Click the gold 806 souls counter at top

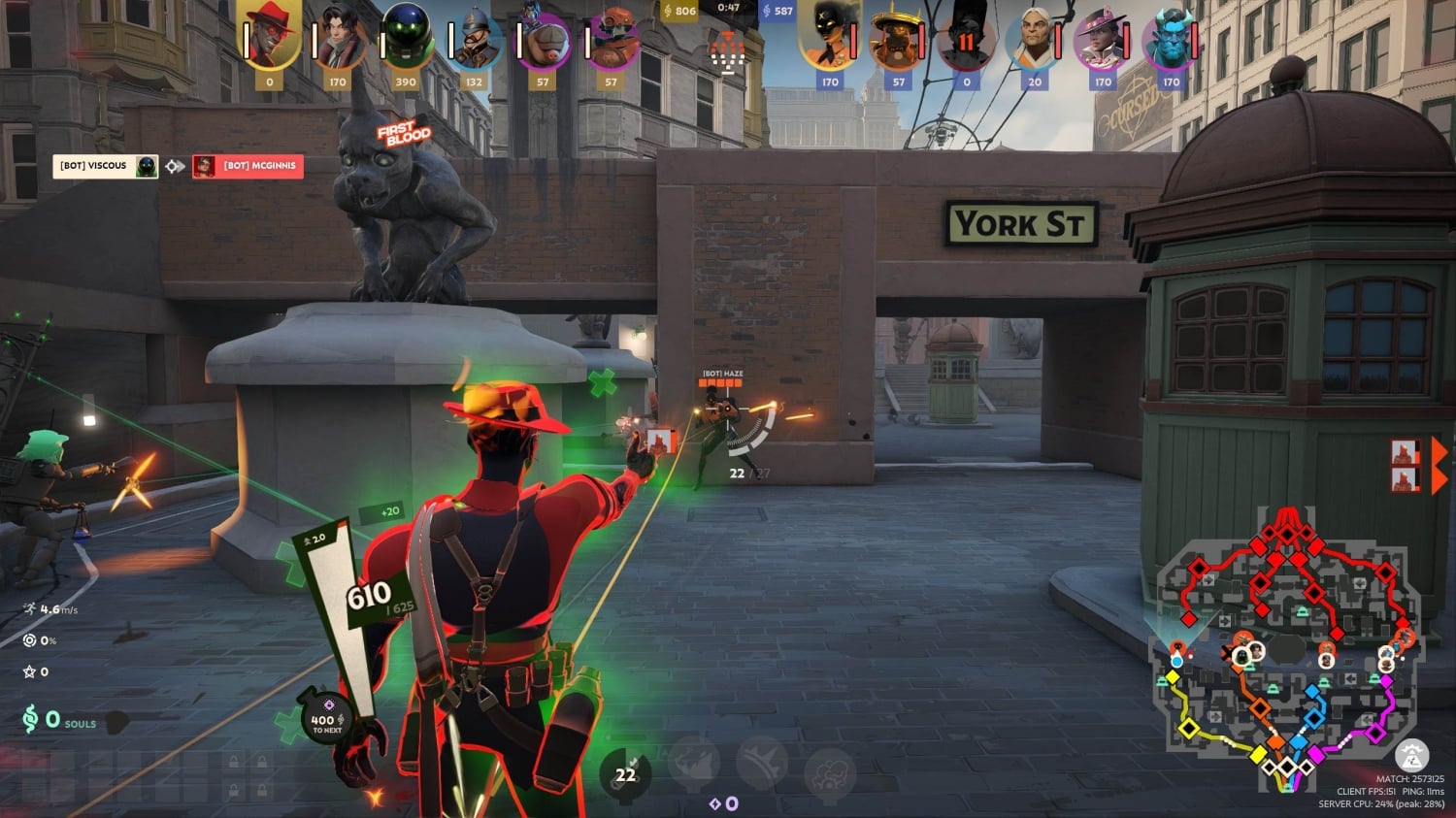coord(681,12)
